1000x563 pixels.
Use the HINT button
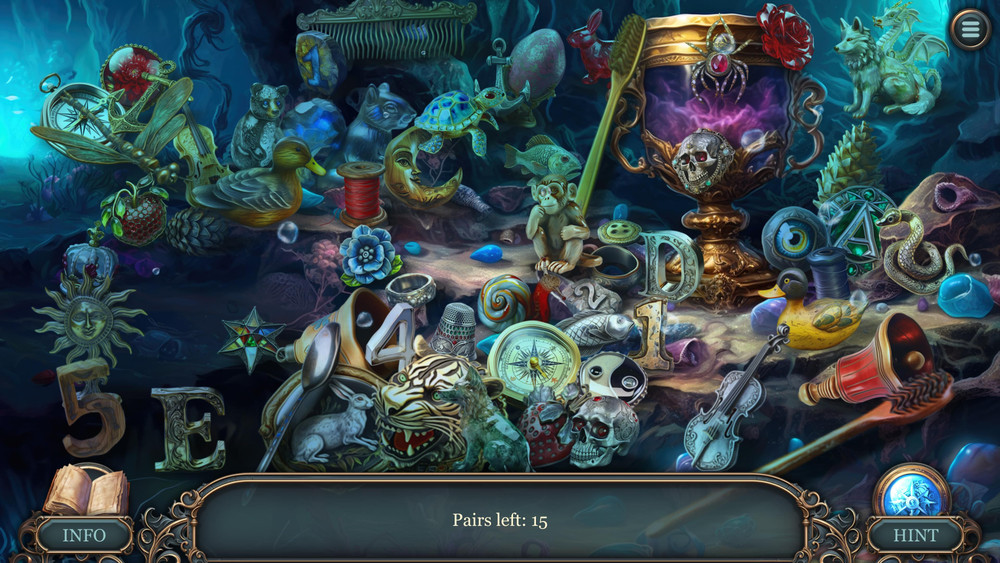click(915, 535)
